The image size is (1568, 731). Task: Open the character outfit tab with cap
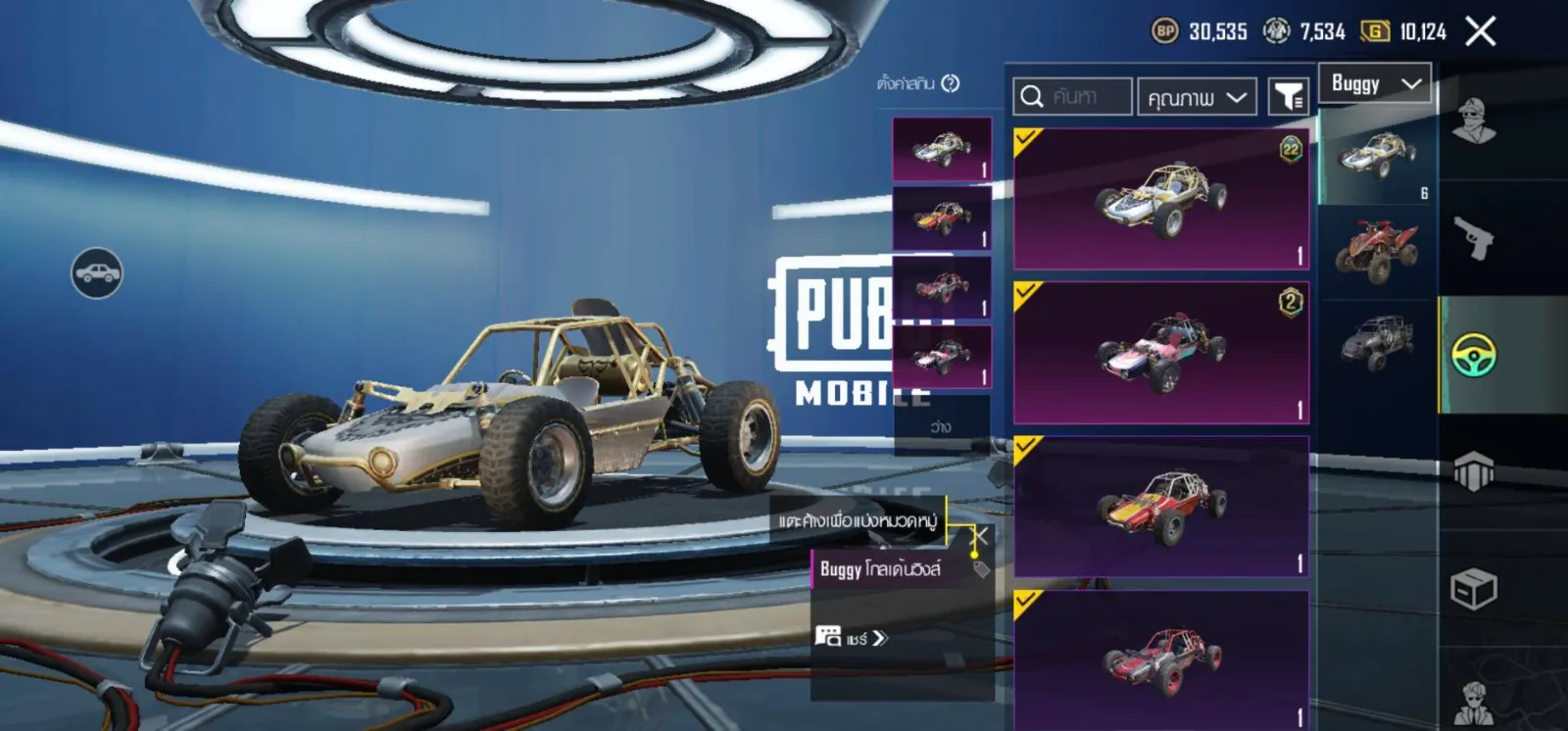1473,121
